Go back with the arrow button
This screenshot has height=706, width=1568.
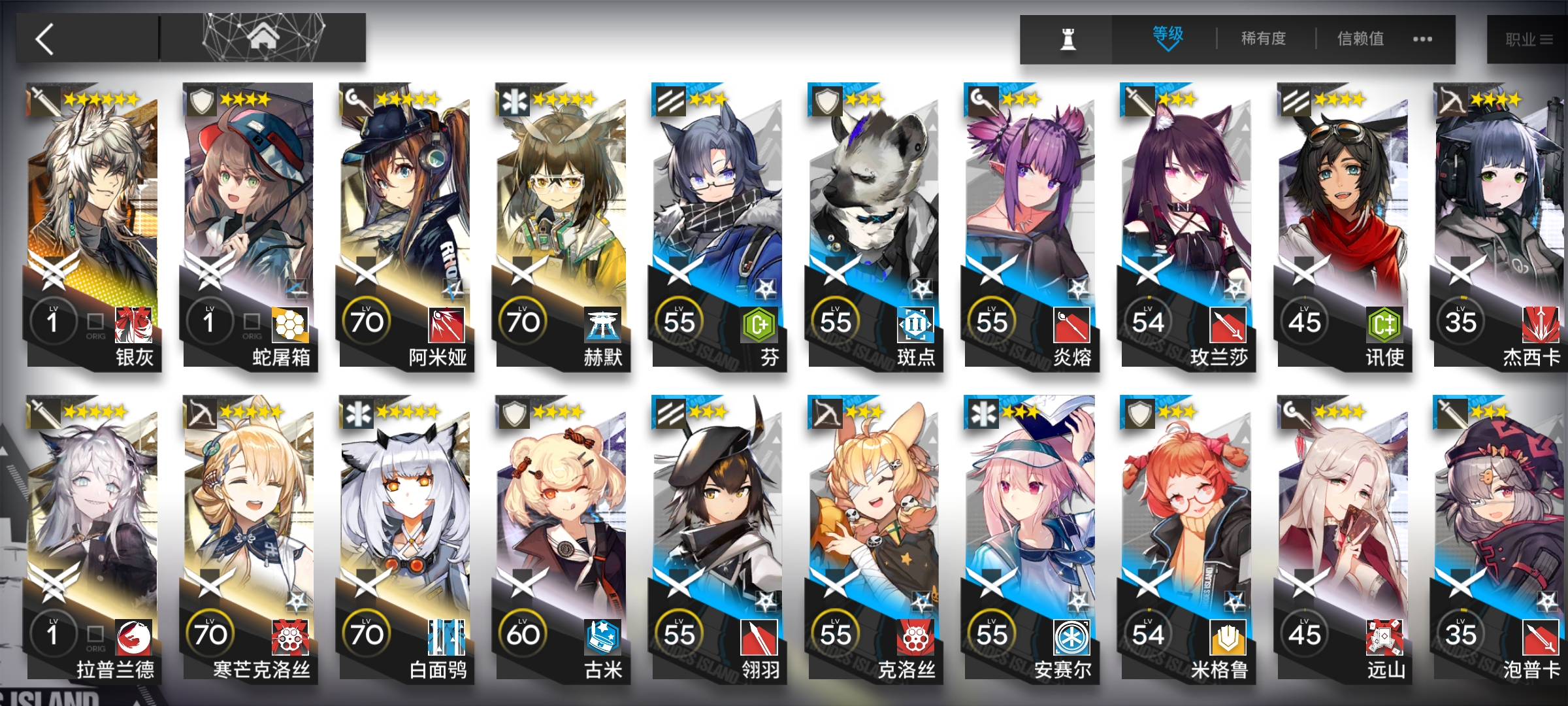46,39
